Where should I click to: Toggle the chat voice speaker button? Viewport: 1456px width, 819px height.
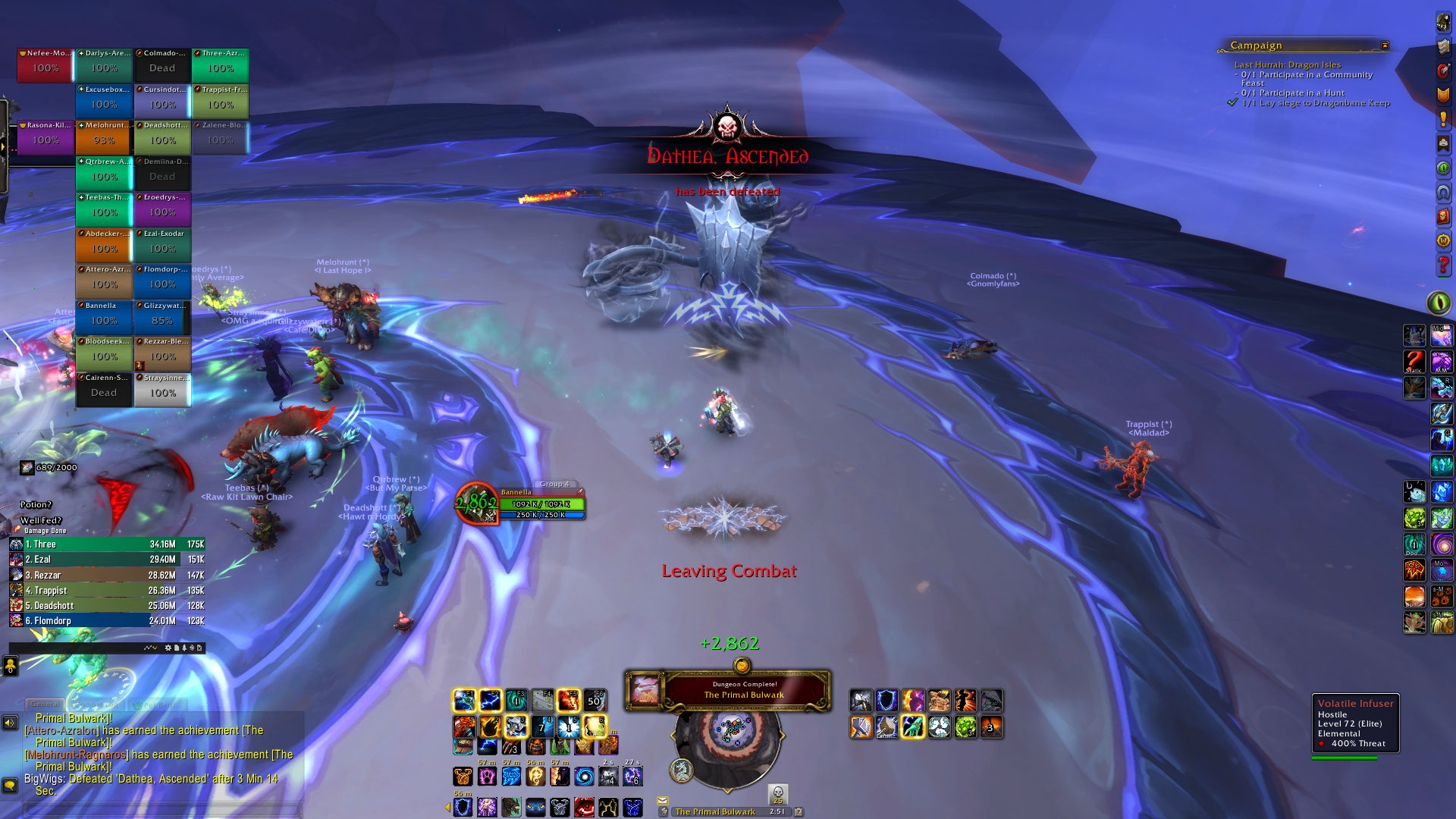tap(10, 723)
